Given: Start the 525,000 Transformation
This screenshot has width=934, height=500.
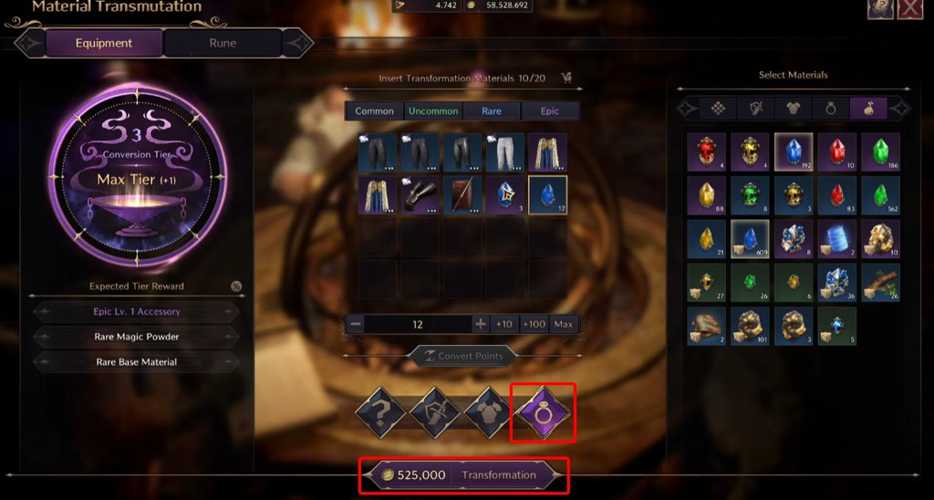Looking at the screenshot, I should click(465, 475).
